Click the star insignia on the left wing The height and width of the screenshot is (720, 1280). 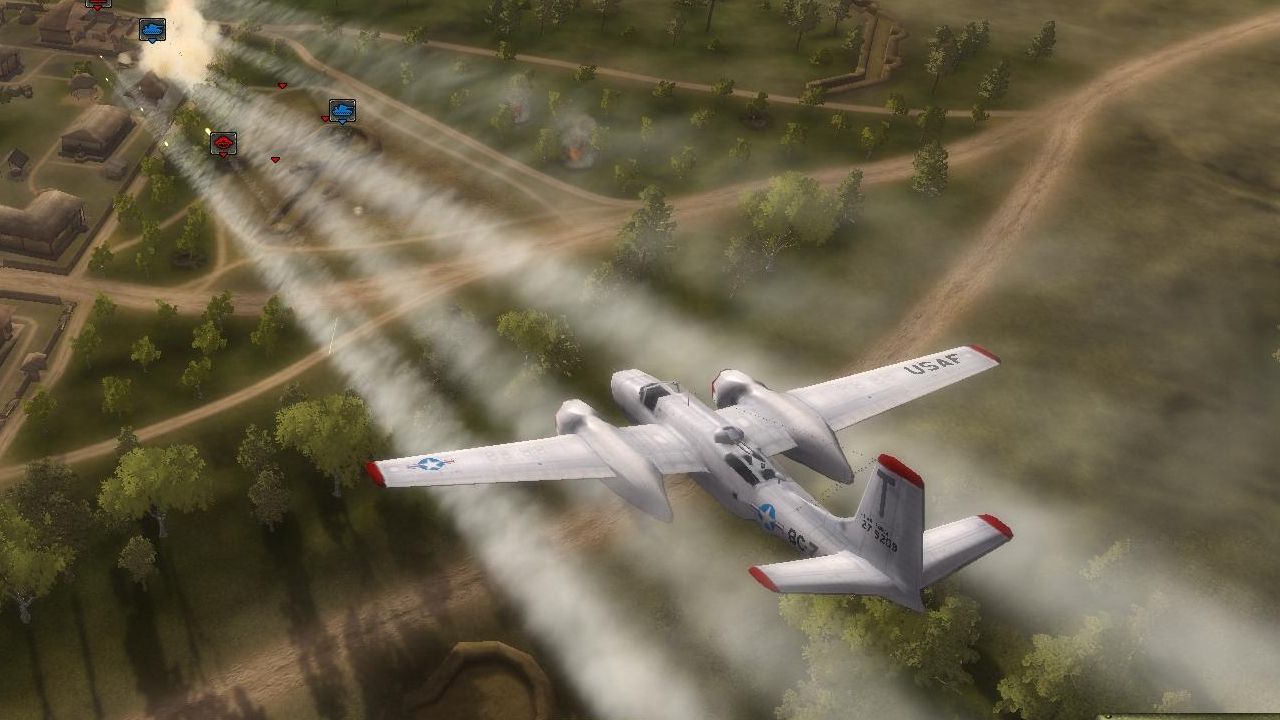(x=430, y=465)
